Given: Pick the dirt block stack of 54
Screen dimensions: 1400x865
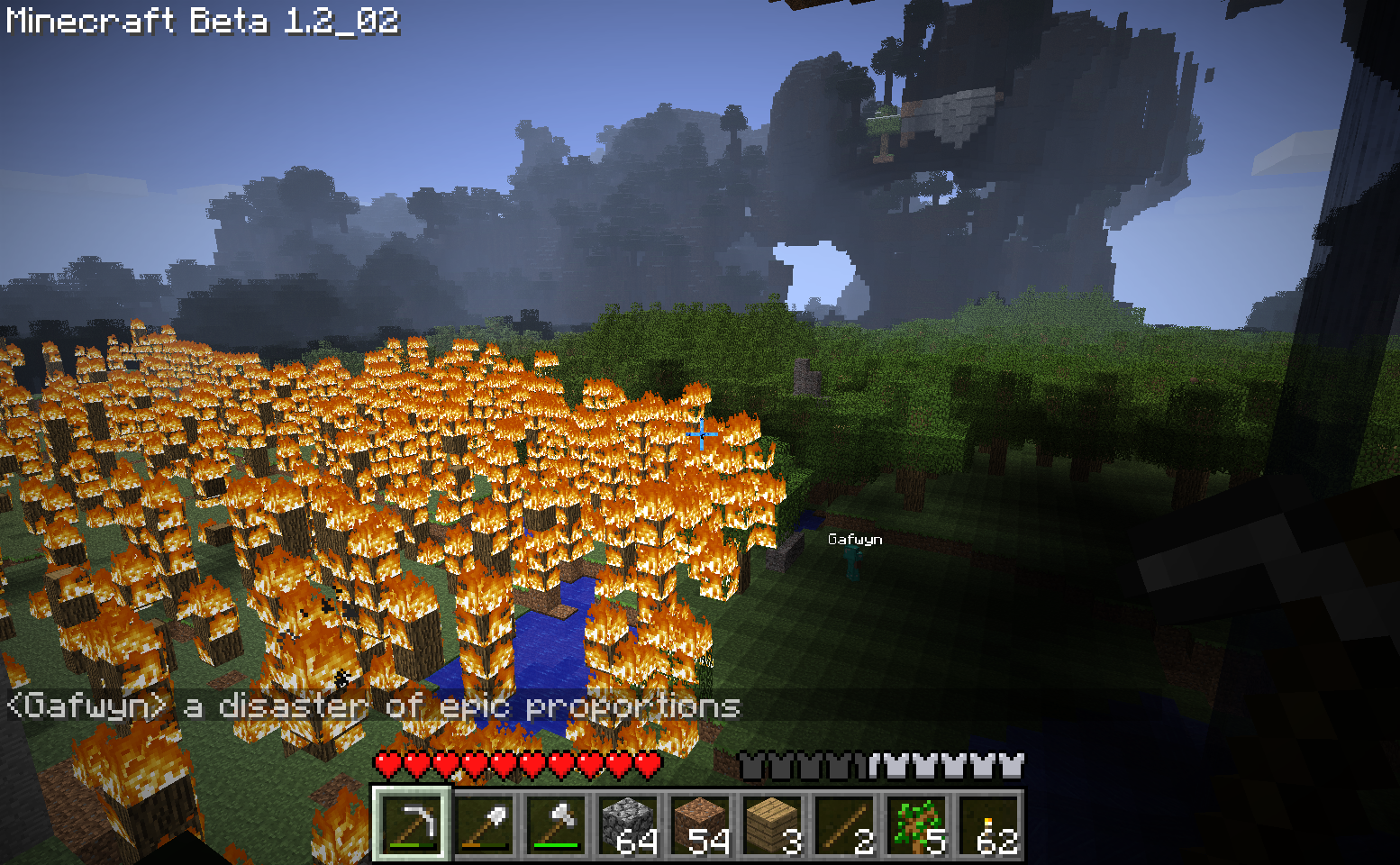Looking at the screenshot, I should (x=700, y=824).
